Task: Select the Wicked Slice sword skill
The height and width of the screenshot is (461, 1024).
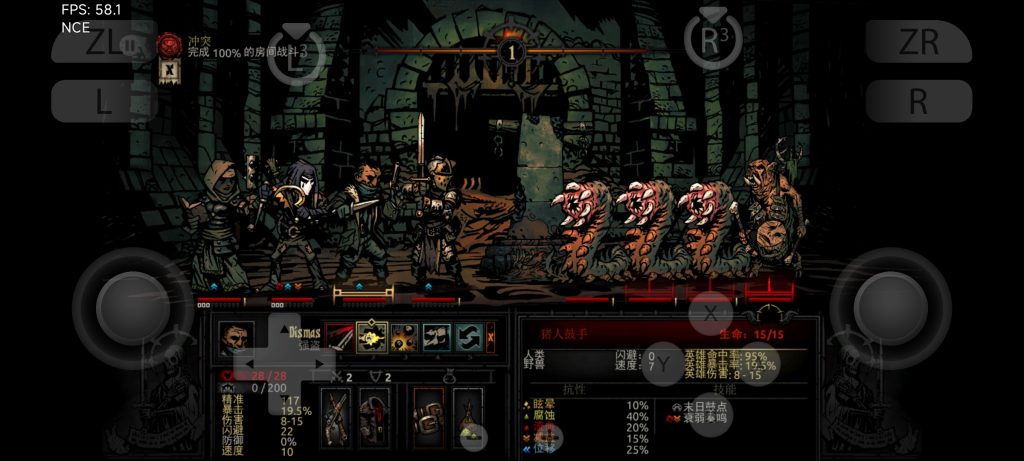Action: click(x=340, y=337)
